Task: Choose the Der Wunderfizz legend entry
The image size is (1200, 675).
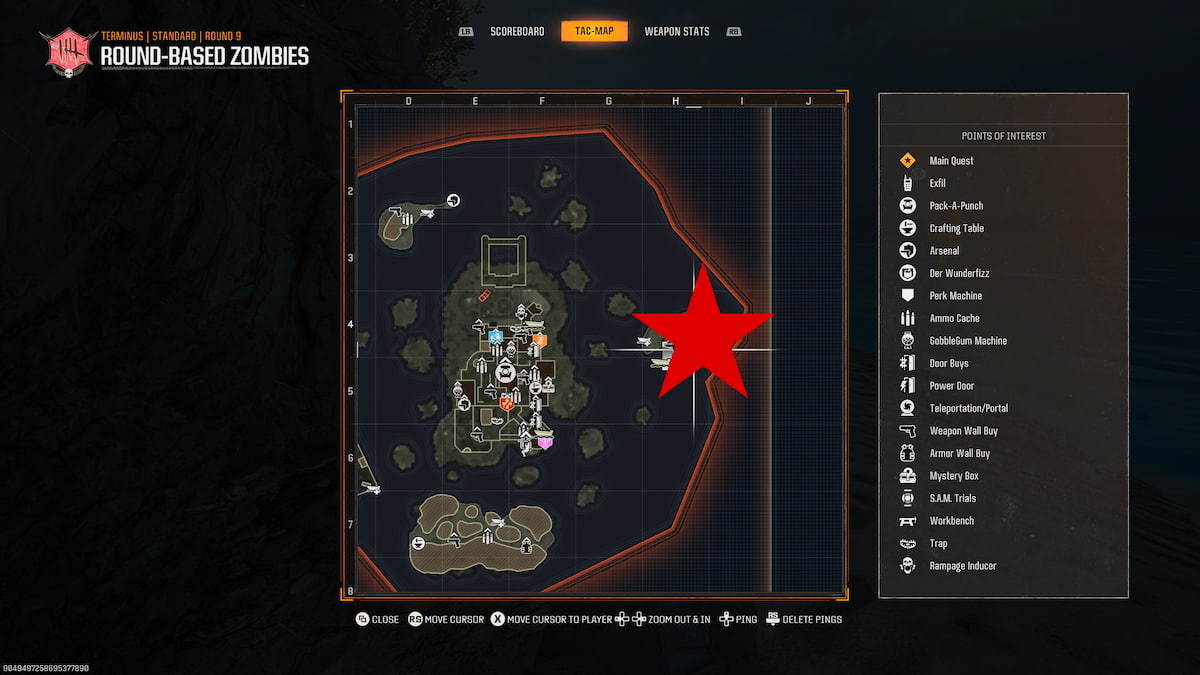Action: pos(959,273)
